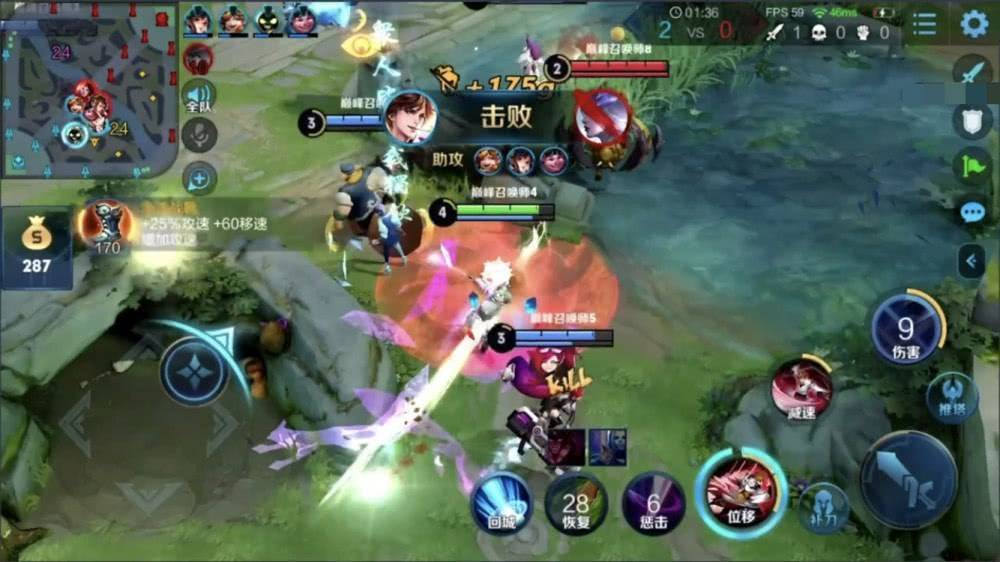Viewport: 1000px width, 562px height.
Task: Open the settings gear menu
Action: 974,24
